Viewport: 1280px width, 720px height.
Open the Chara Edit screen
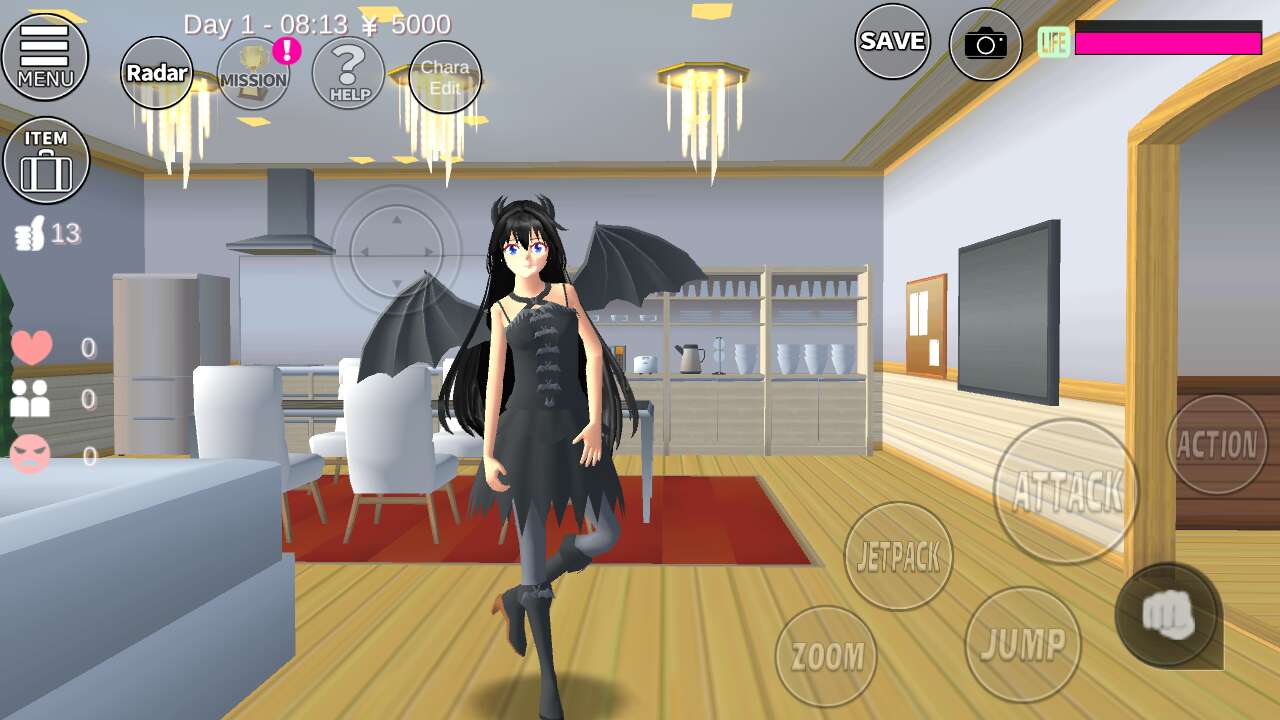445,77
